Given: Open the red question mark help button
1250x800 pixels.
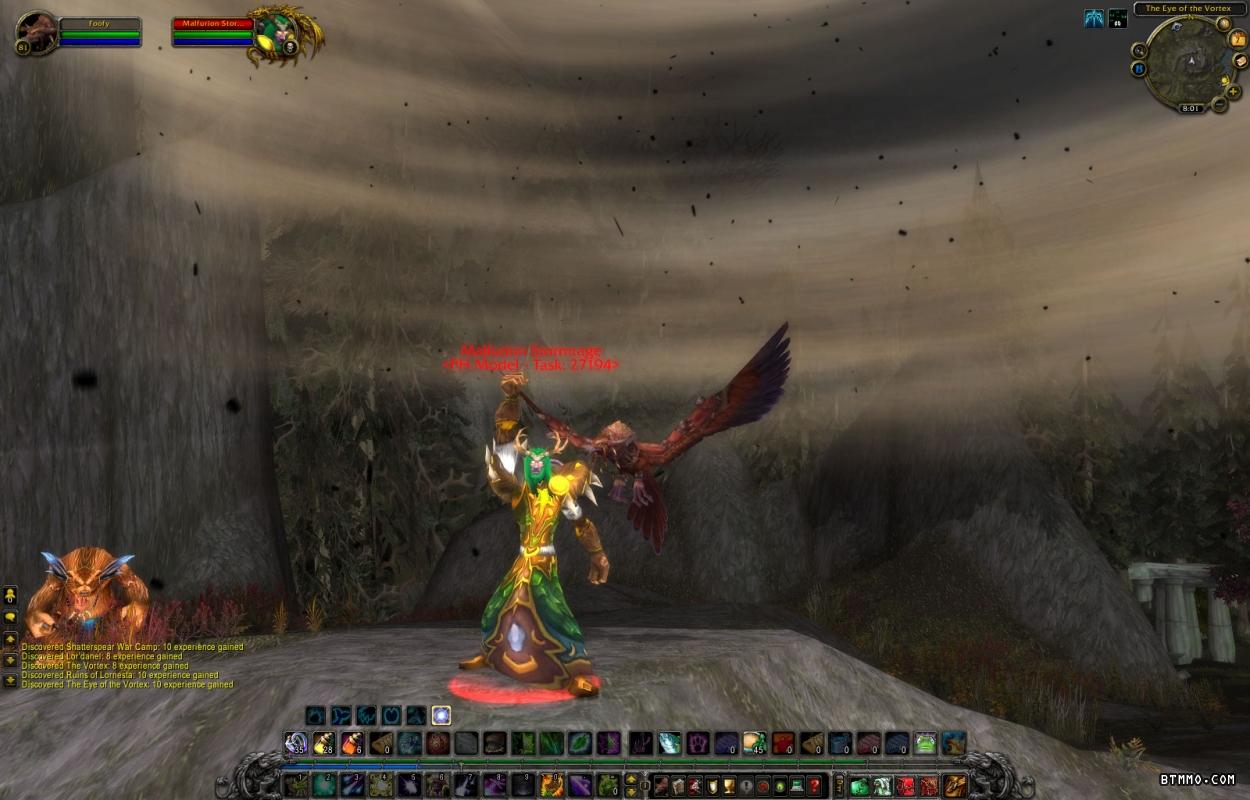Looking at the screenshot, I should [x=815, y=785].
